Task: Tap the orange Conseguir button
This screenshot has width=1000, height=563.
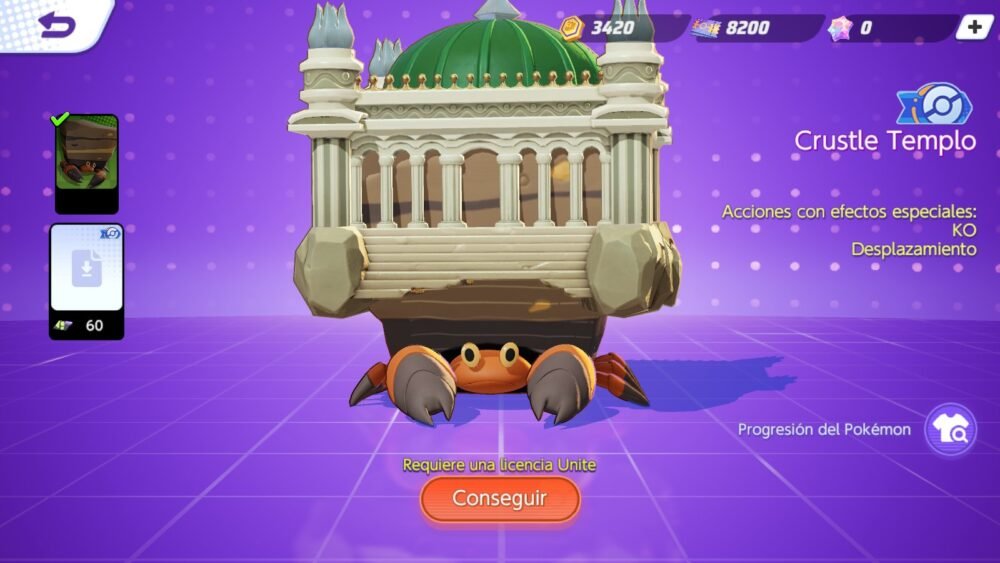Action: click(x=500, y=498)
